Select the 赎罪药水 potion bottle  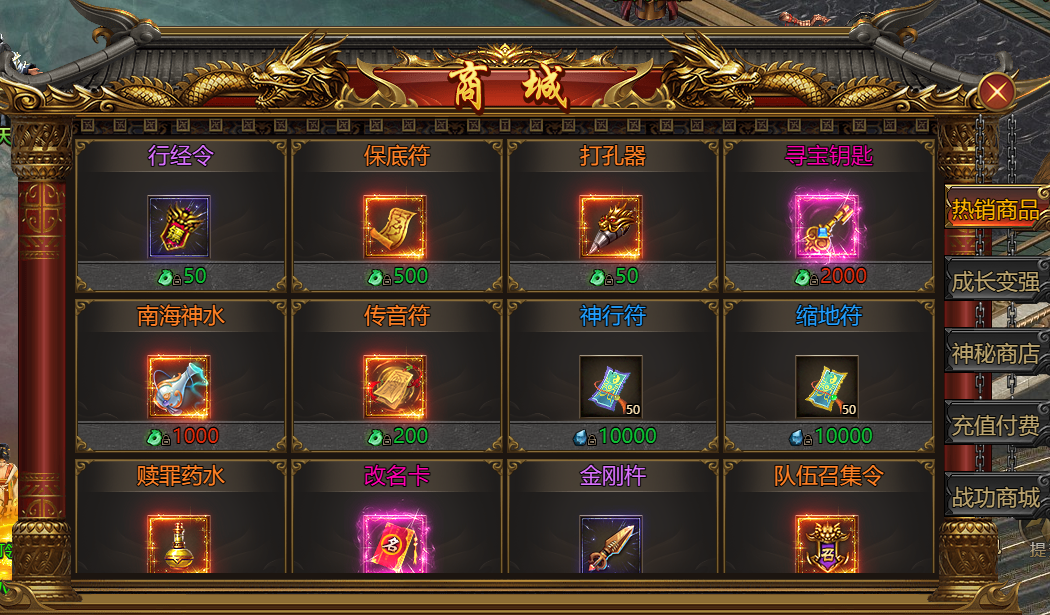pos(179,543)
